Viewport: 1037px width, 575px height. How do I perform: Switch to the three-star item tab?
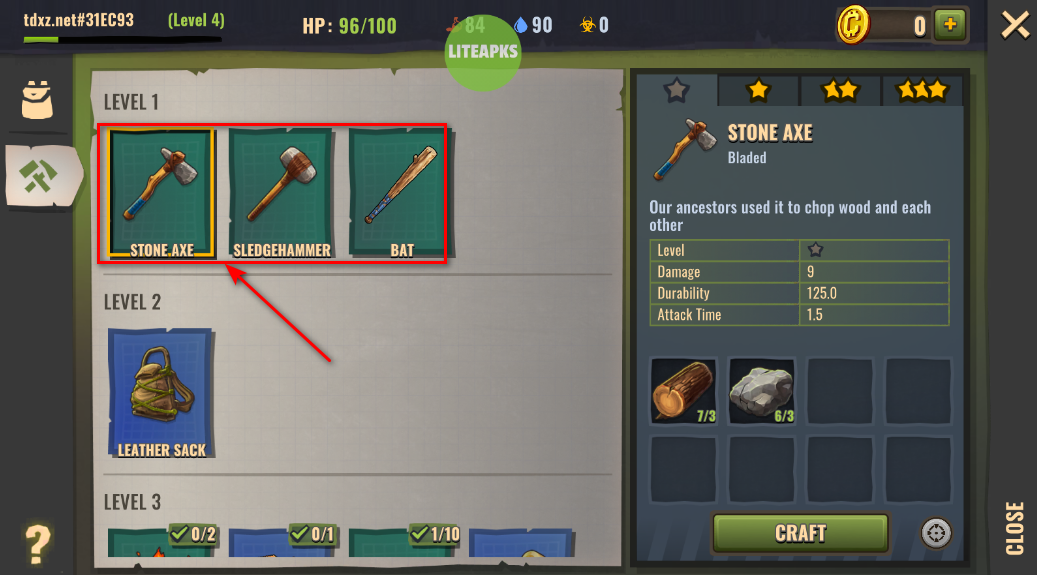pos(921,90)
